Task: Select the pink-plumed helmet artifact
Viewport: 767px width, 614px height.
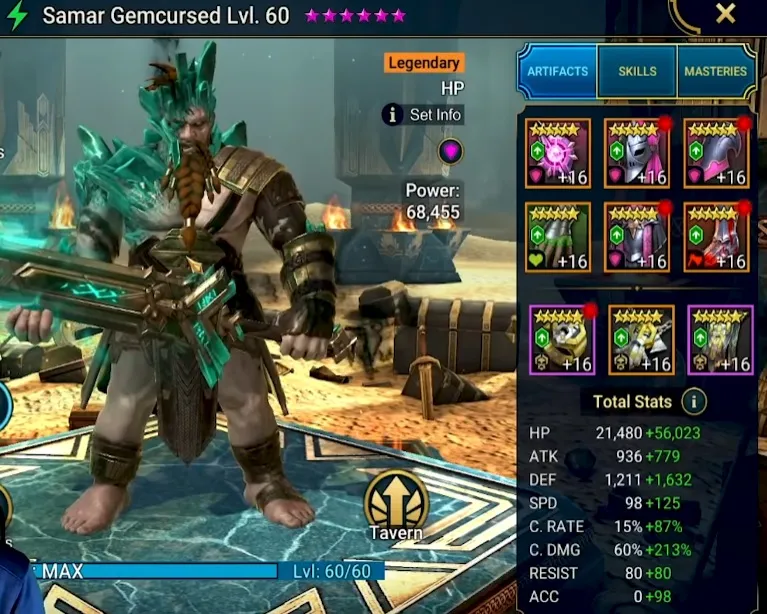Action: click(637, 153)
